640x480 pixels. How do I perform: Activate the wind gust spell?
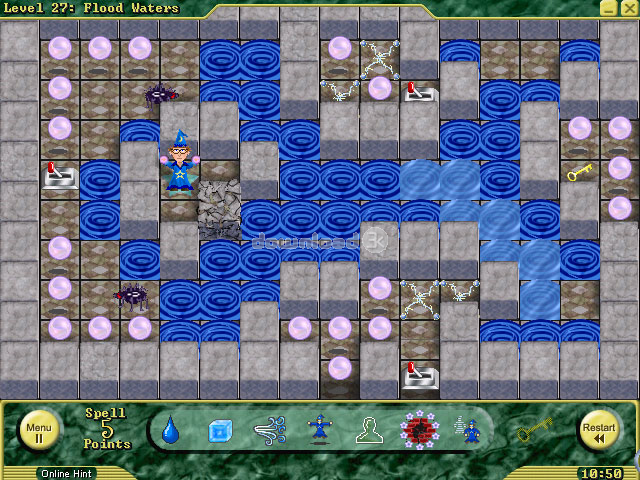pyautogui.click(x=270, y=431)
